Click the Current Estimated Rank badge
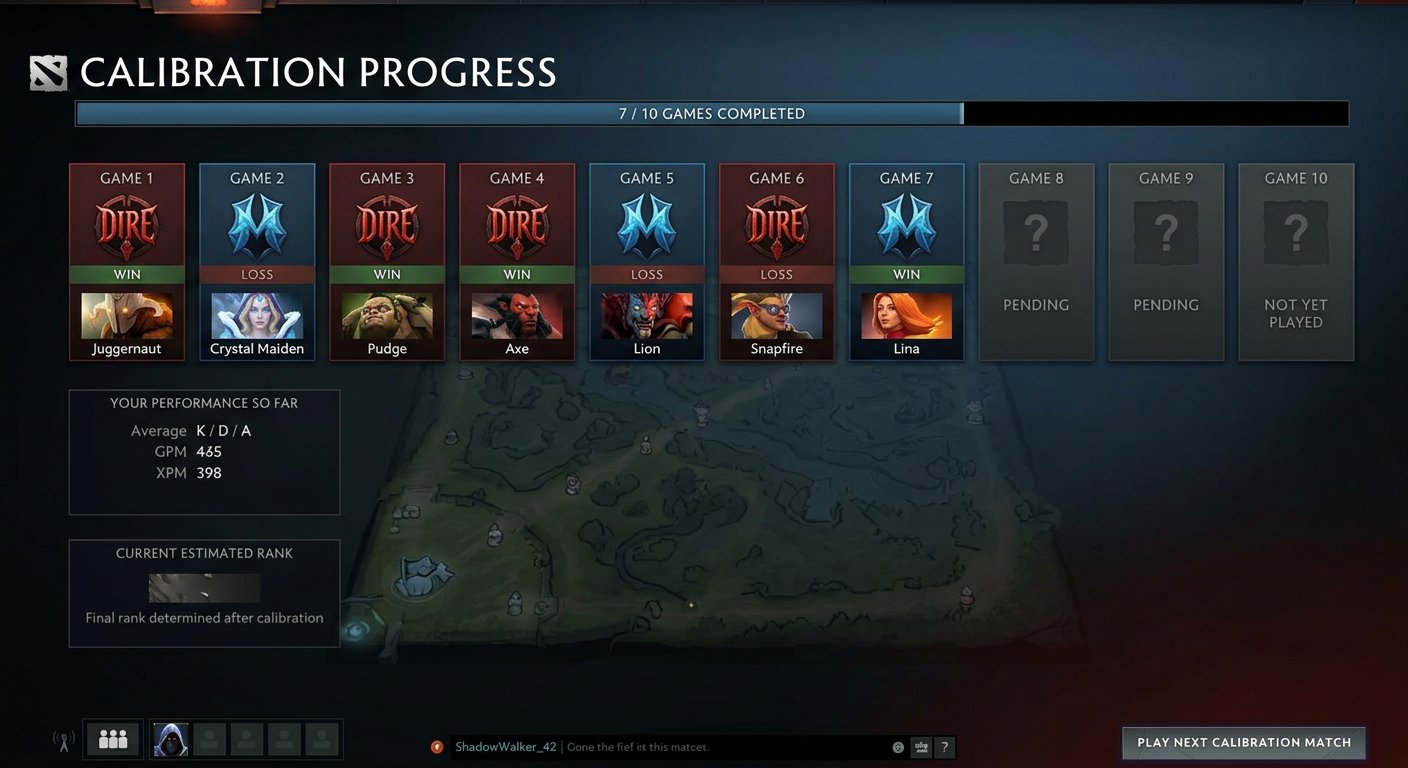The height and width of the screenshot is (768, 1408). 204,587
